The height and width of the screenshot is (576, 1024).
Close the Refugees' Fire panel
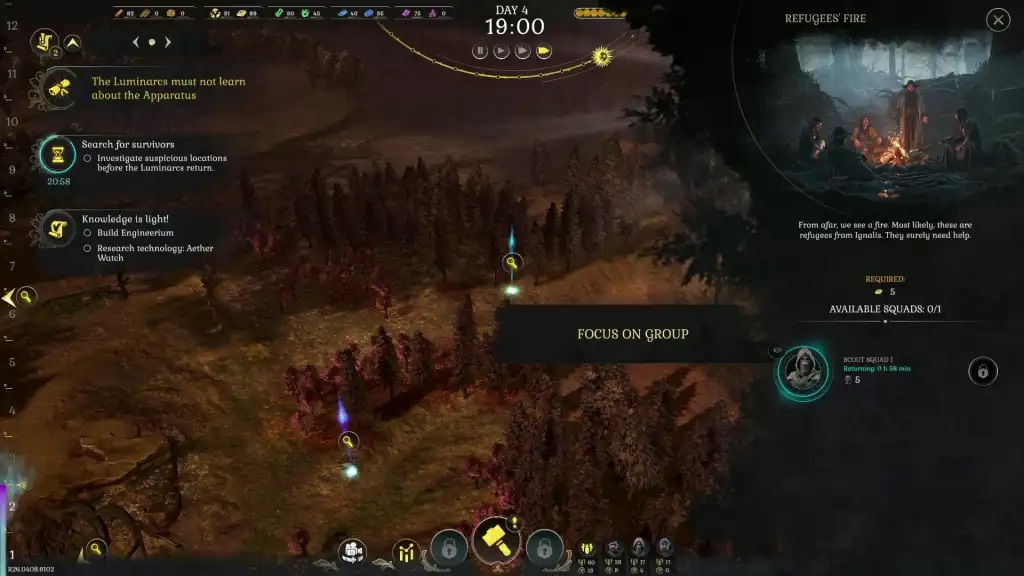(997, 20)
